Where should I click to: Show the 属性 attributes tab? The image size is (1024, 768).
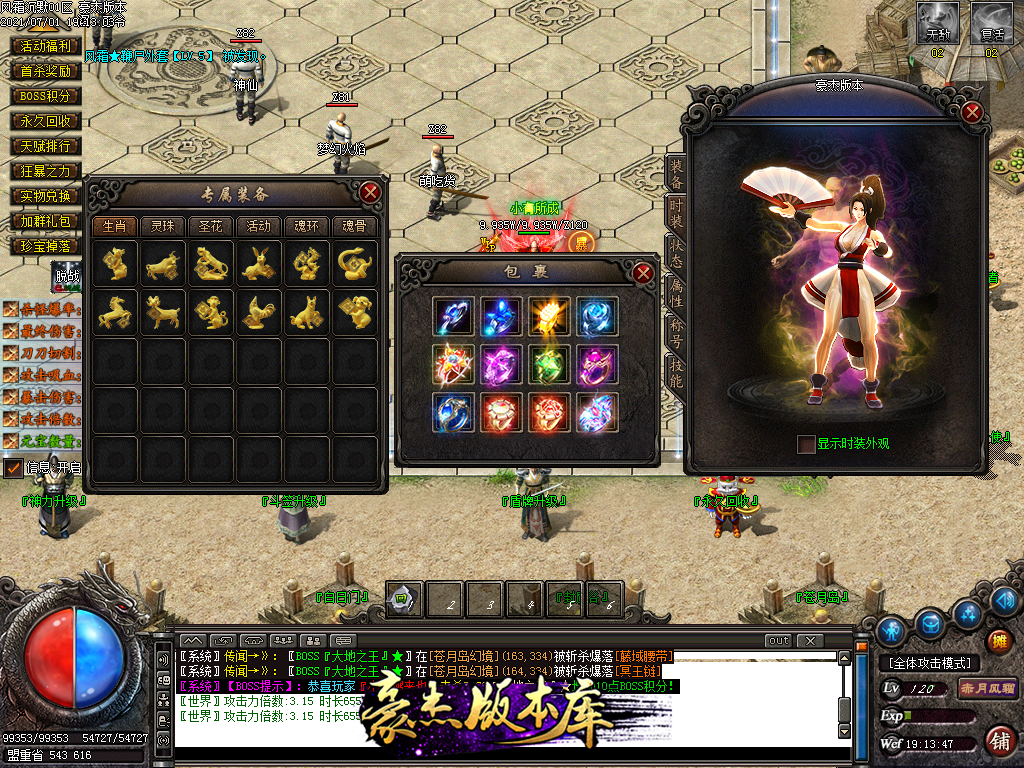676,289
